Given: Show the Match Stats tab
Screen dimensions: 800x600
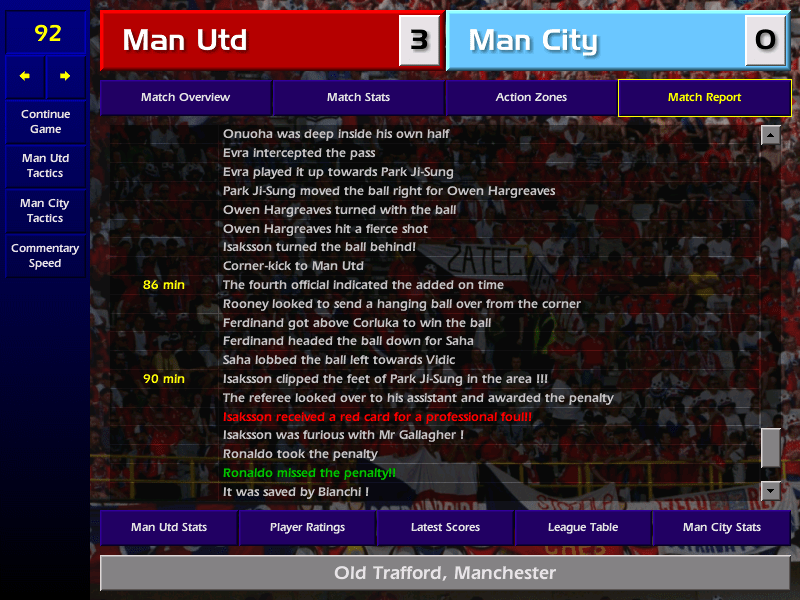Looking at the screenshot, I should pos(358,98).
